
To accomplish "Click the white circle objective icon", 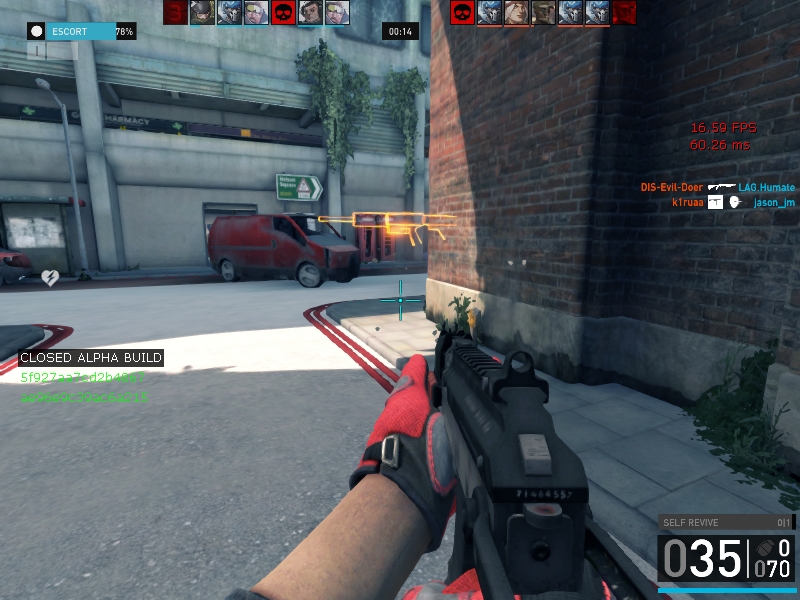I will (x=36, y=32).
